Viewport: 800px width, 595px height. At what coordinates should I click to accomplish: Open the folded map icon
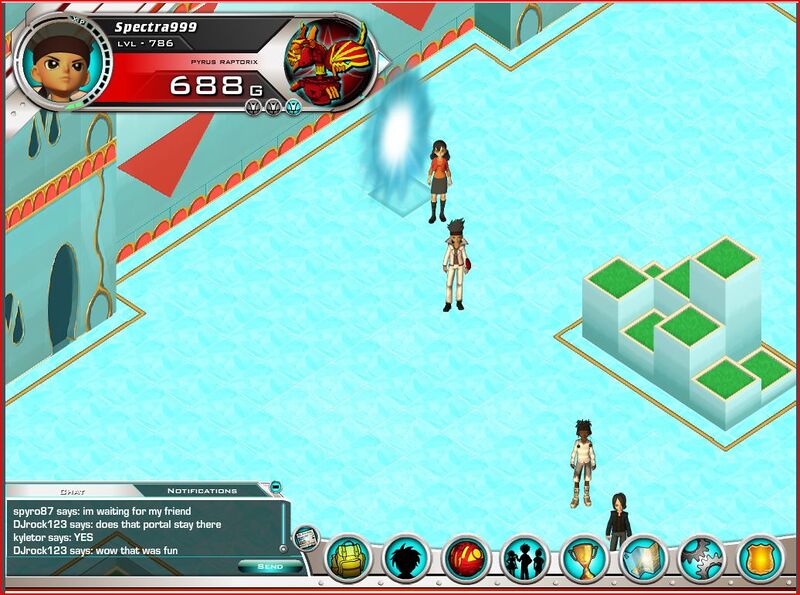click(x=641, y=560)
